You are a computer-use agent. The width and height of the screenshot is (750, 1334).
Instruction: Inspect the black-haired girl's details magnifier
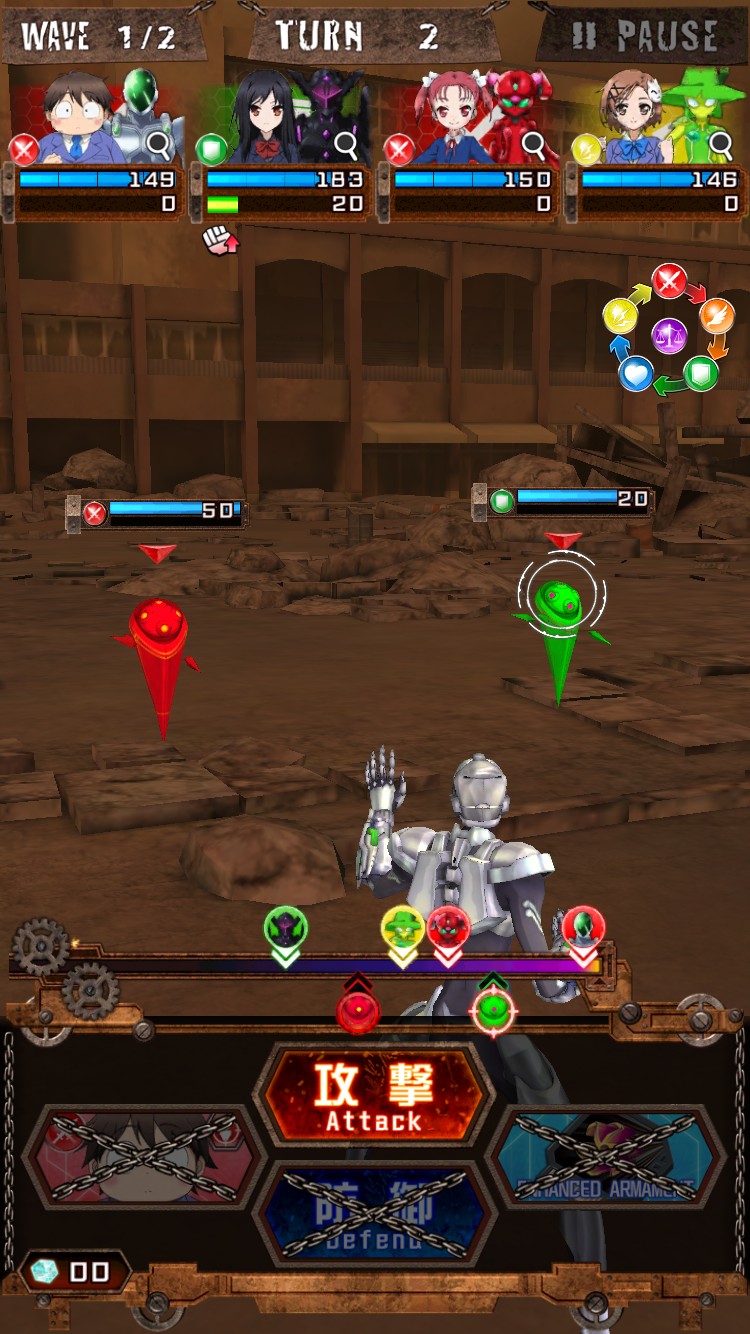click(346, 146)
